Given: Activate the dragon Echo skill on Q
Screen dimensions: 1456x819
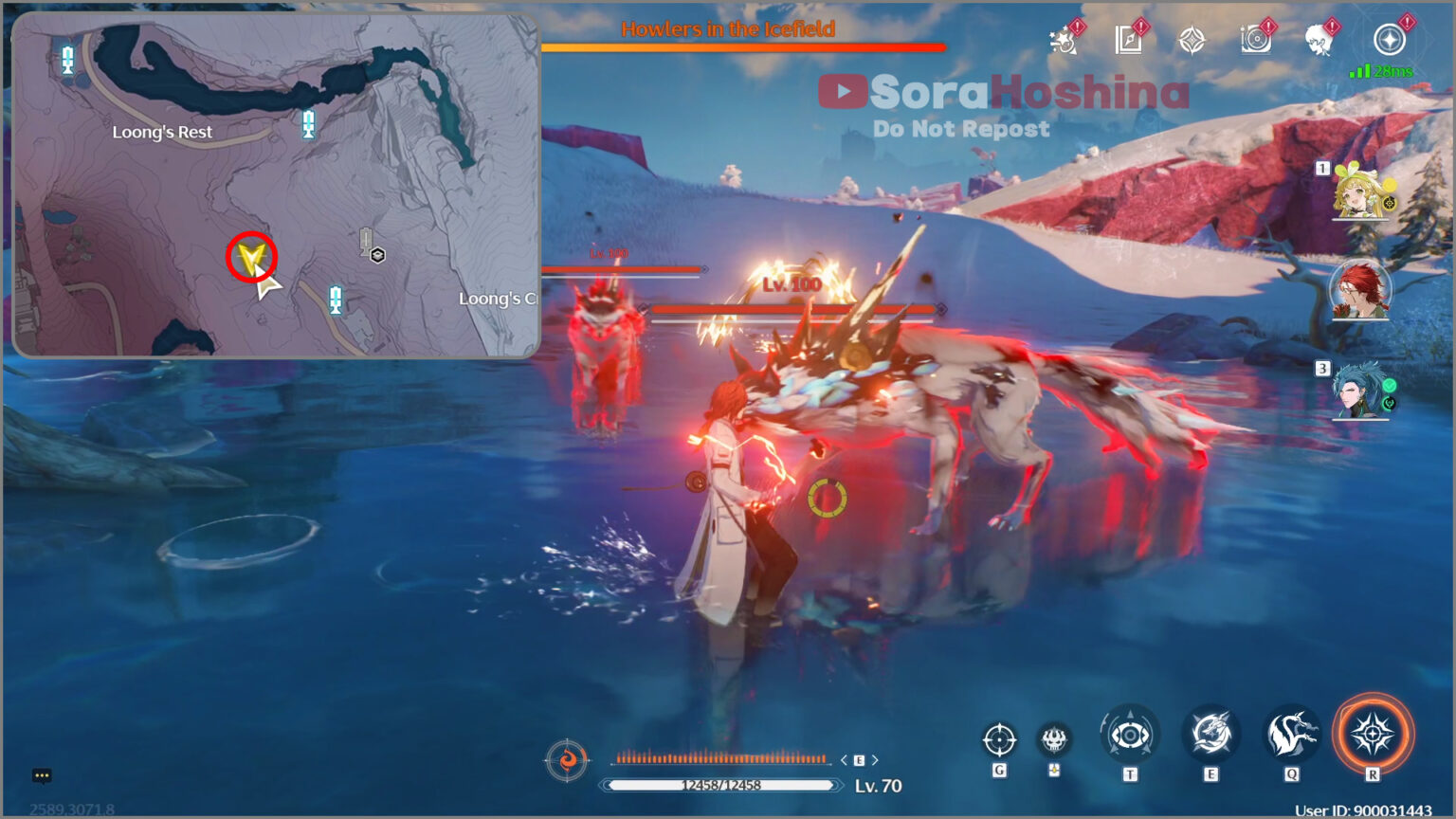Looking at the screenshot, I should 1290,735.
